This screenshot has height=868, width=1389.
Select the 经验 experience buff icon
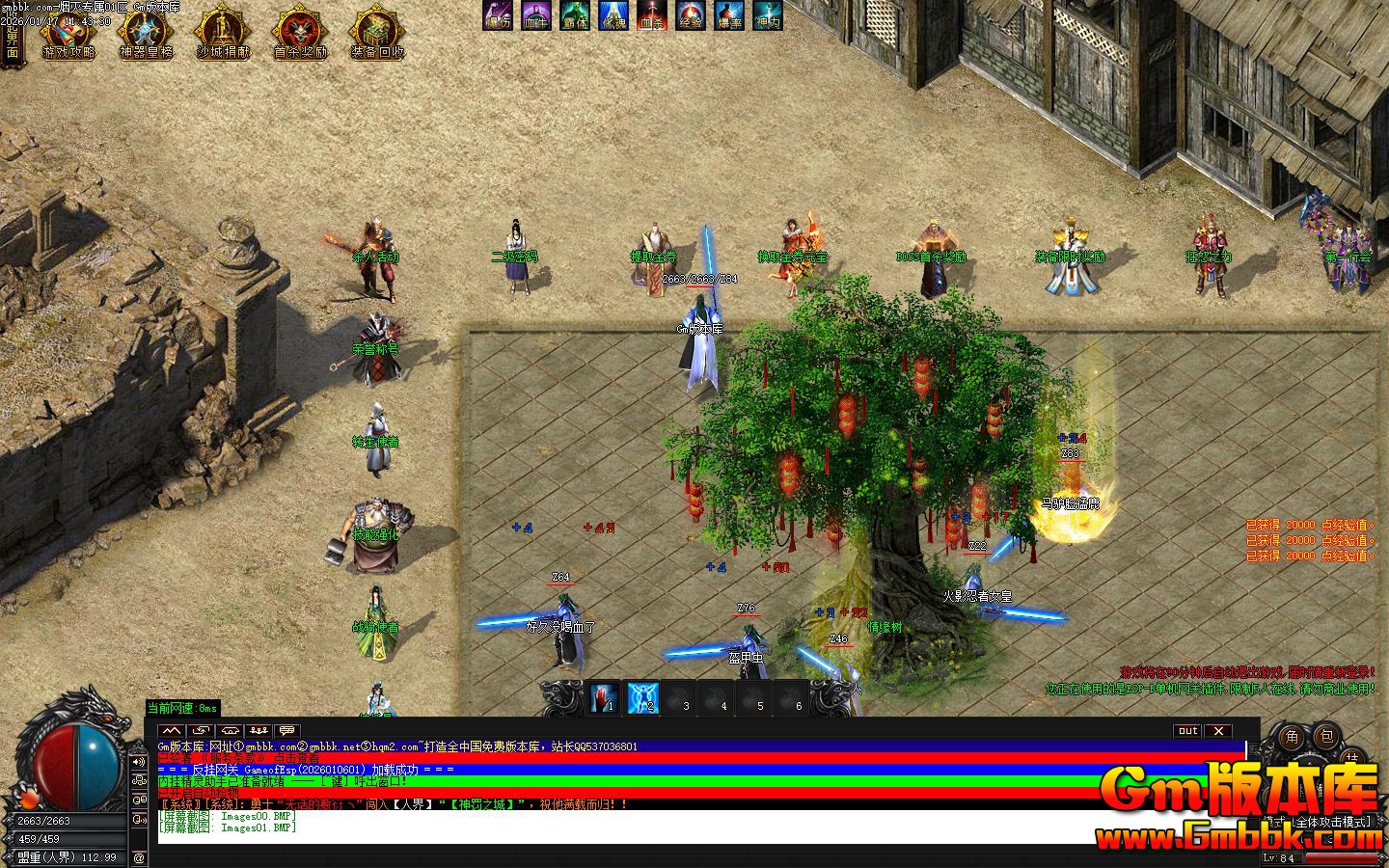pos(691,15)
